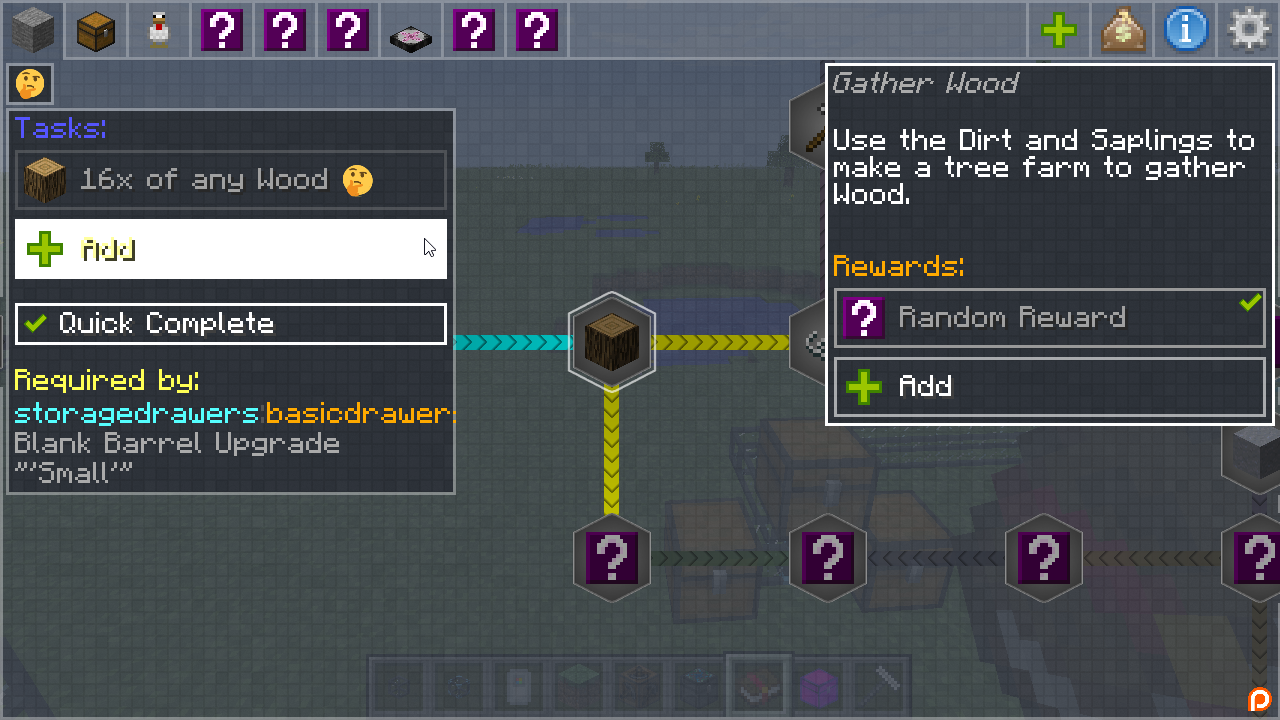Screen dimensions: 1280x720
Task: Select the Random Reward entry
Action: tap(1049, 318)
